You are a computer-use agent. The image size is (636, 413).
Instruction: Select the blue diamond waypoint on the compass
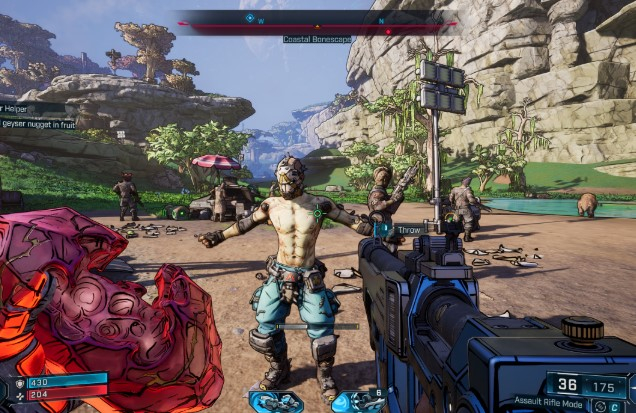(x=249, y=17)
